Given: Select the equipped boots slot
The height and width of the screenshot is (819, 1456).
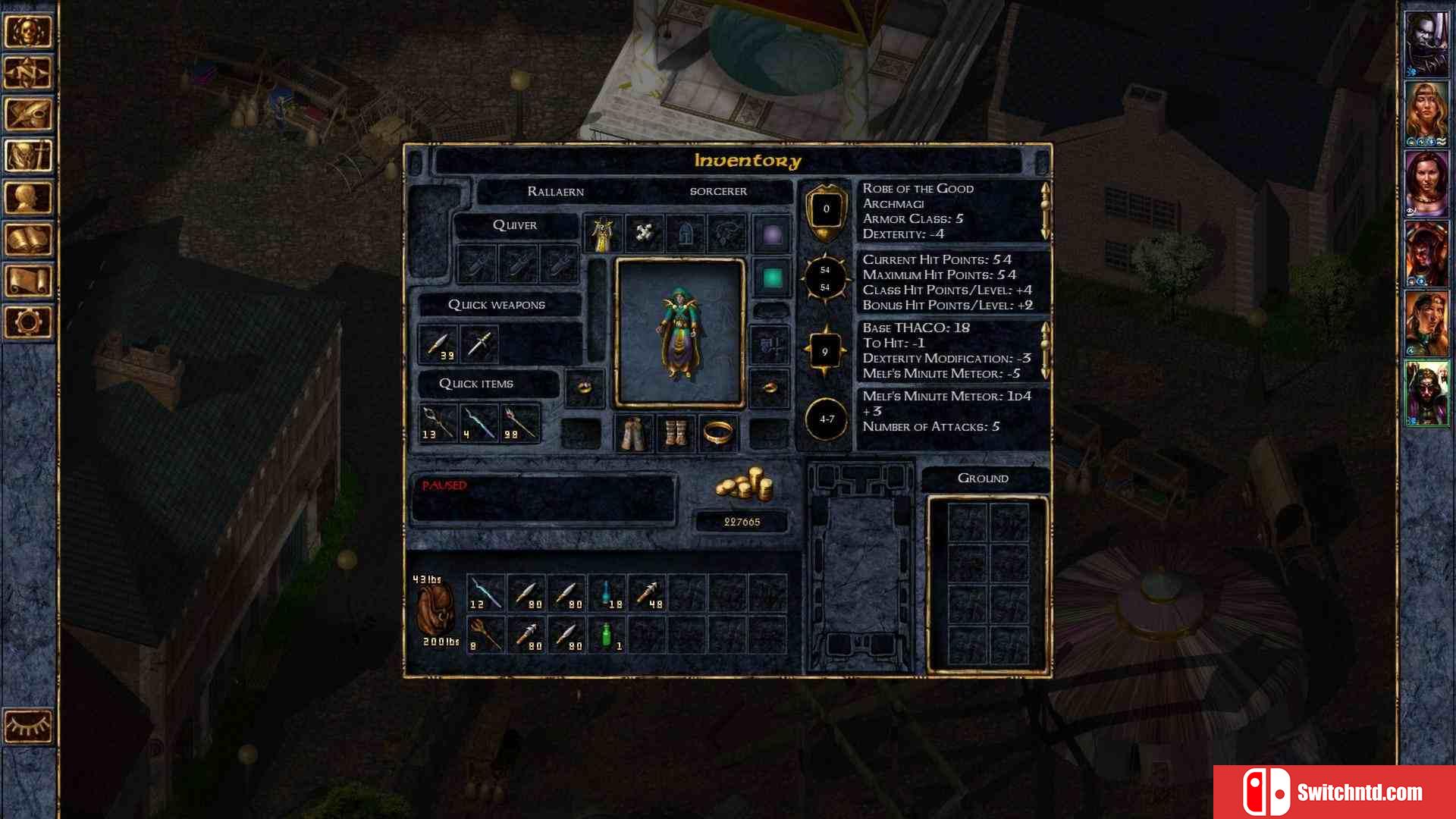Looking at the screenshot, I should 675,434.
